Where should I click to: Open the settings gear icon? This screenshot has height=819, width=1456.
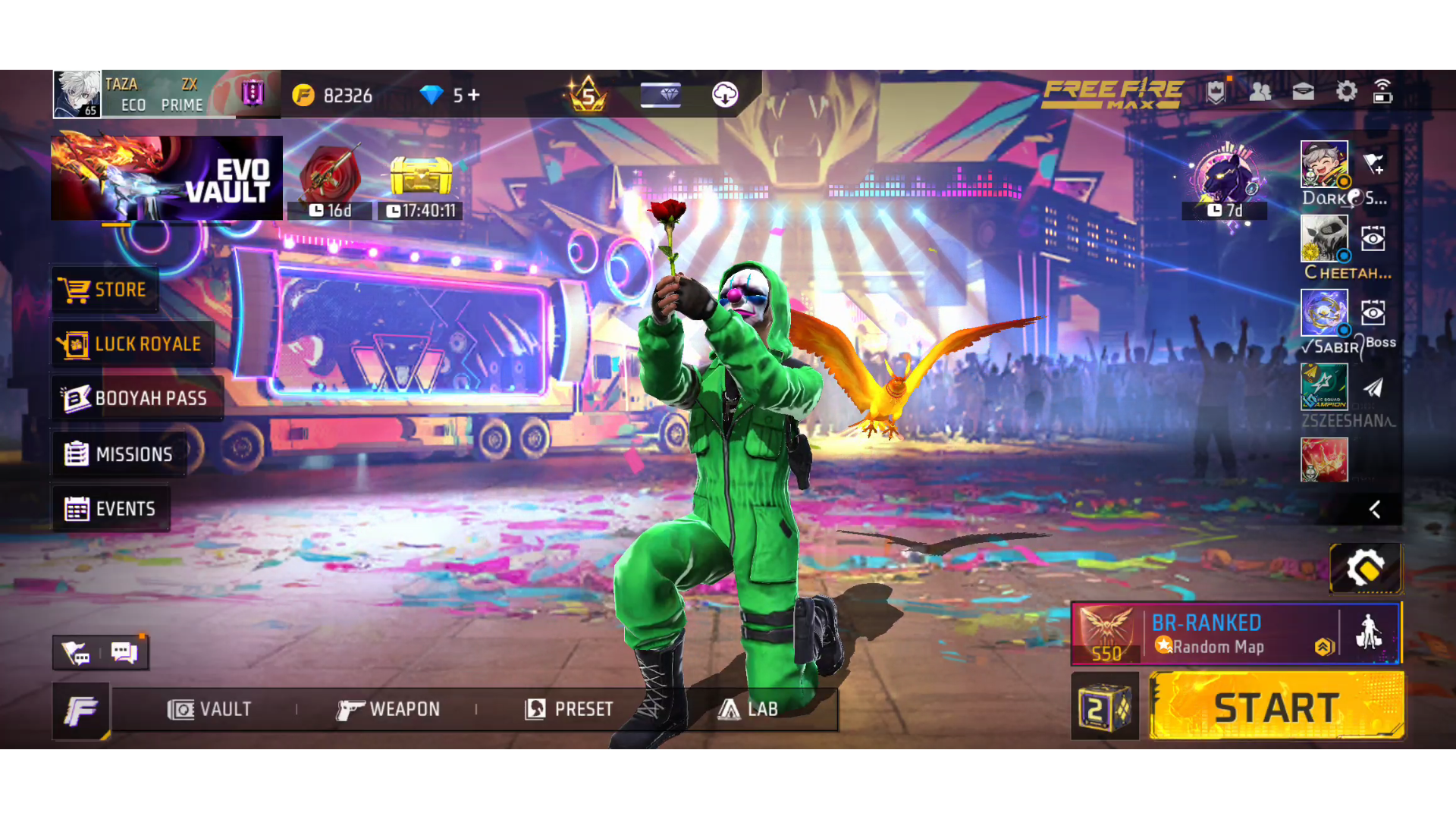1346,93
